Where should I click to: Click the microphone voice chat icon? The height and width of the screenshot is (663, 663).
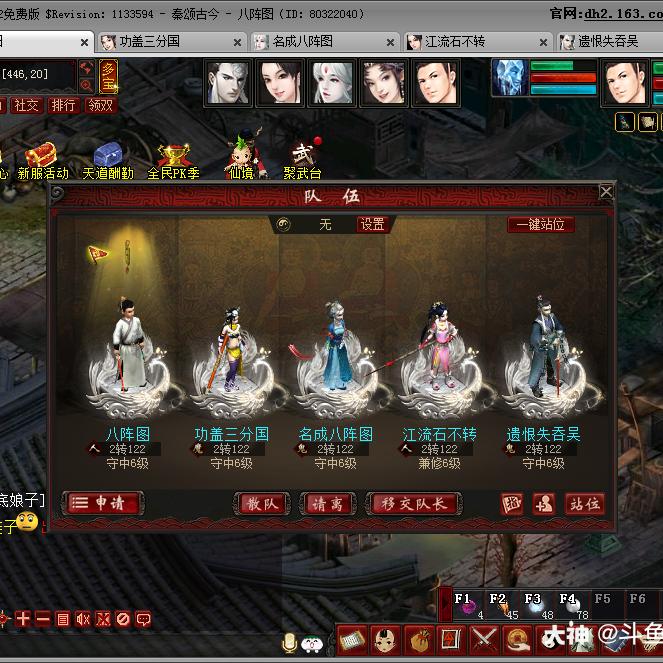[x=289, y=641]
